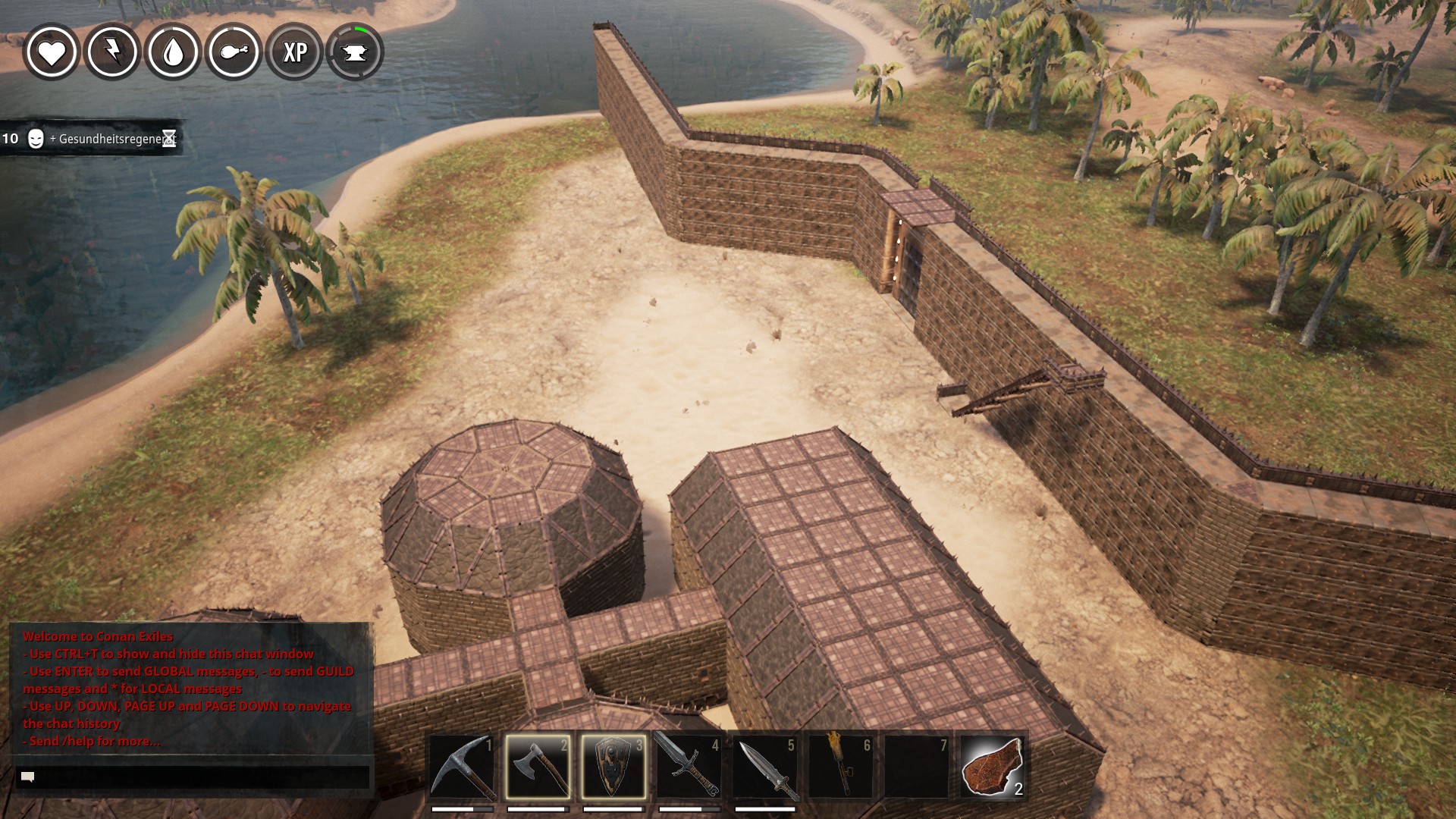
Task: Open the XP experience indicator
Action: pyautogui.click(x=294, y=52)
